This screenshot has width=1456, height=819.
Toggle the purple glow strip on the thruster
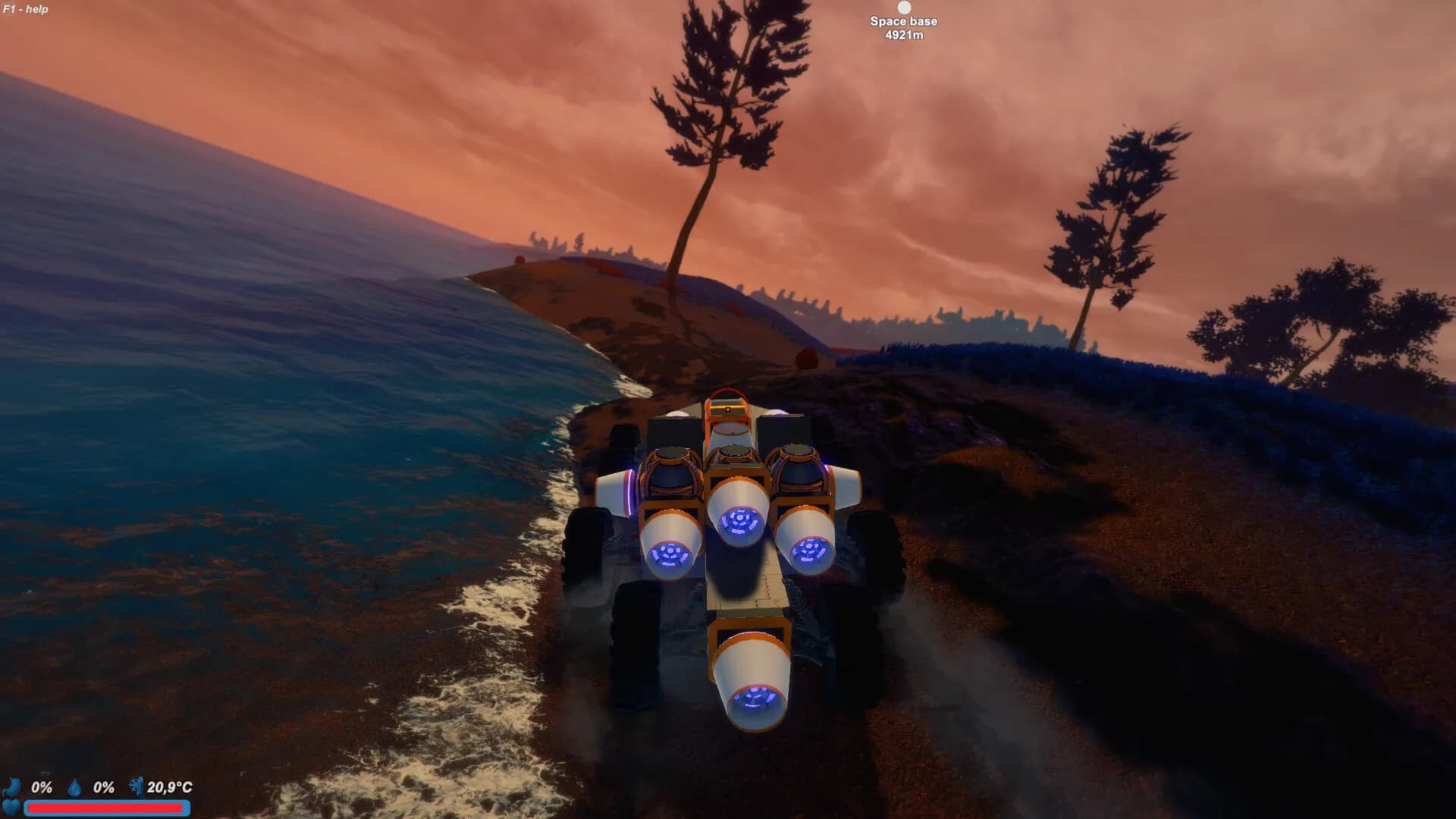(x=629, y=491)
